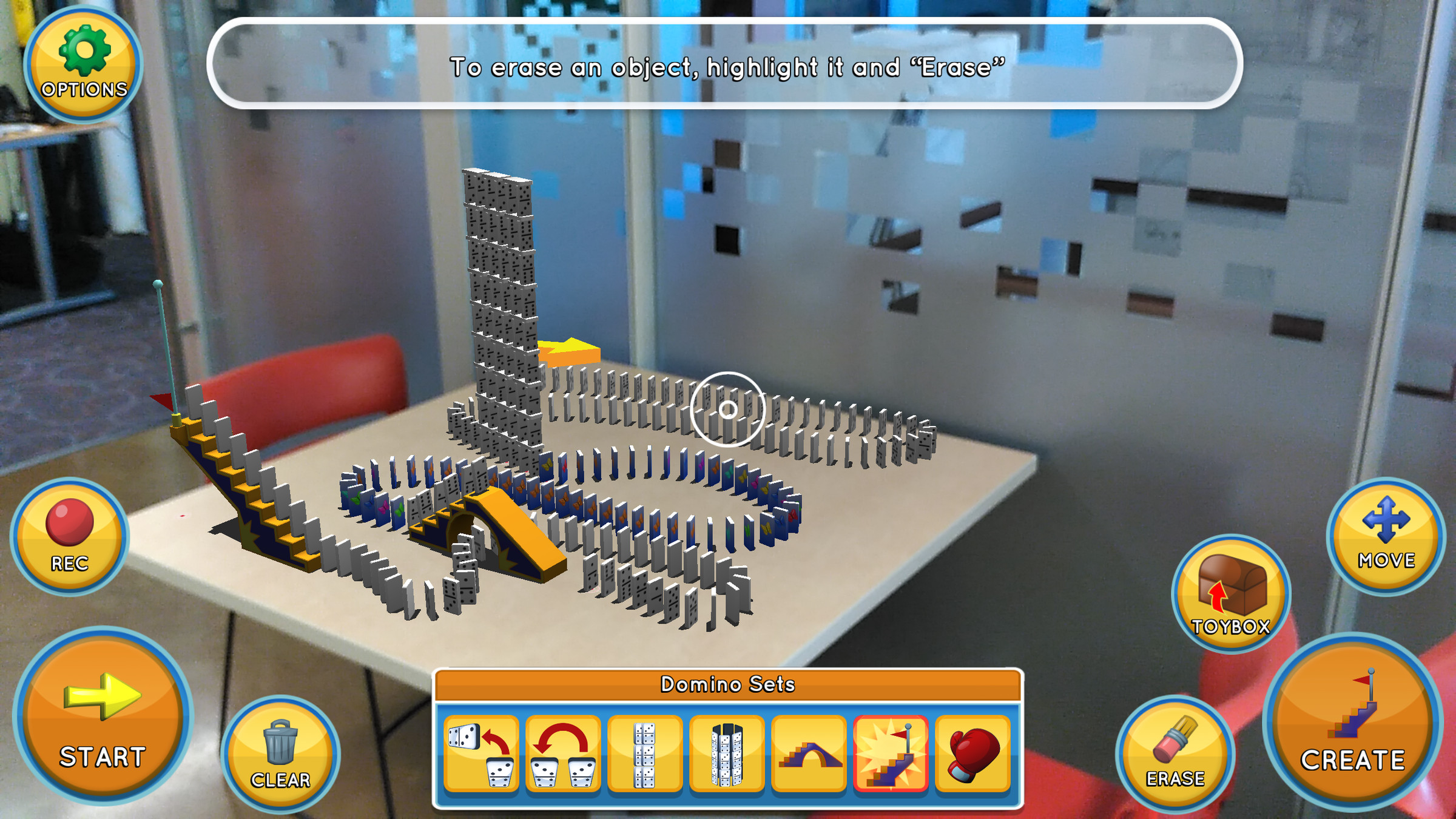Start recording with the REC button
Screen dimensions: 1456x819
(x=69, y=536)
